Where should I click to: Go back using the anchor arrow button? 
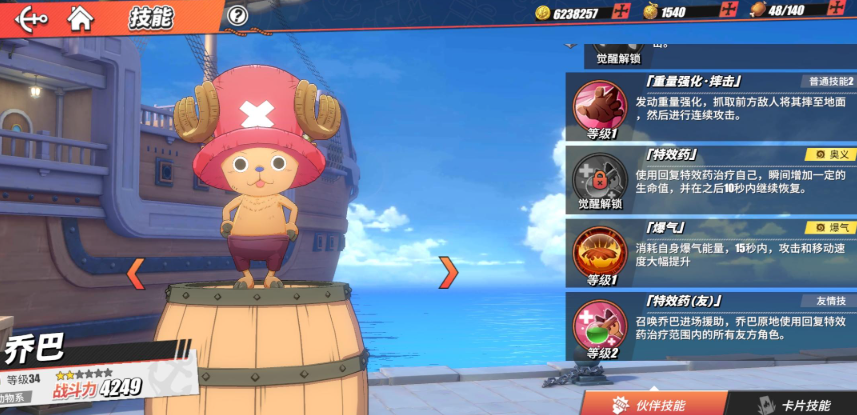[x=32, y=17]
